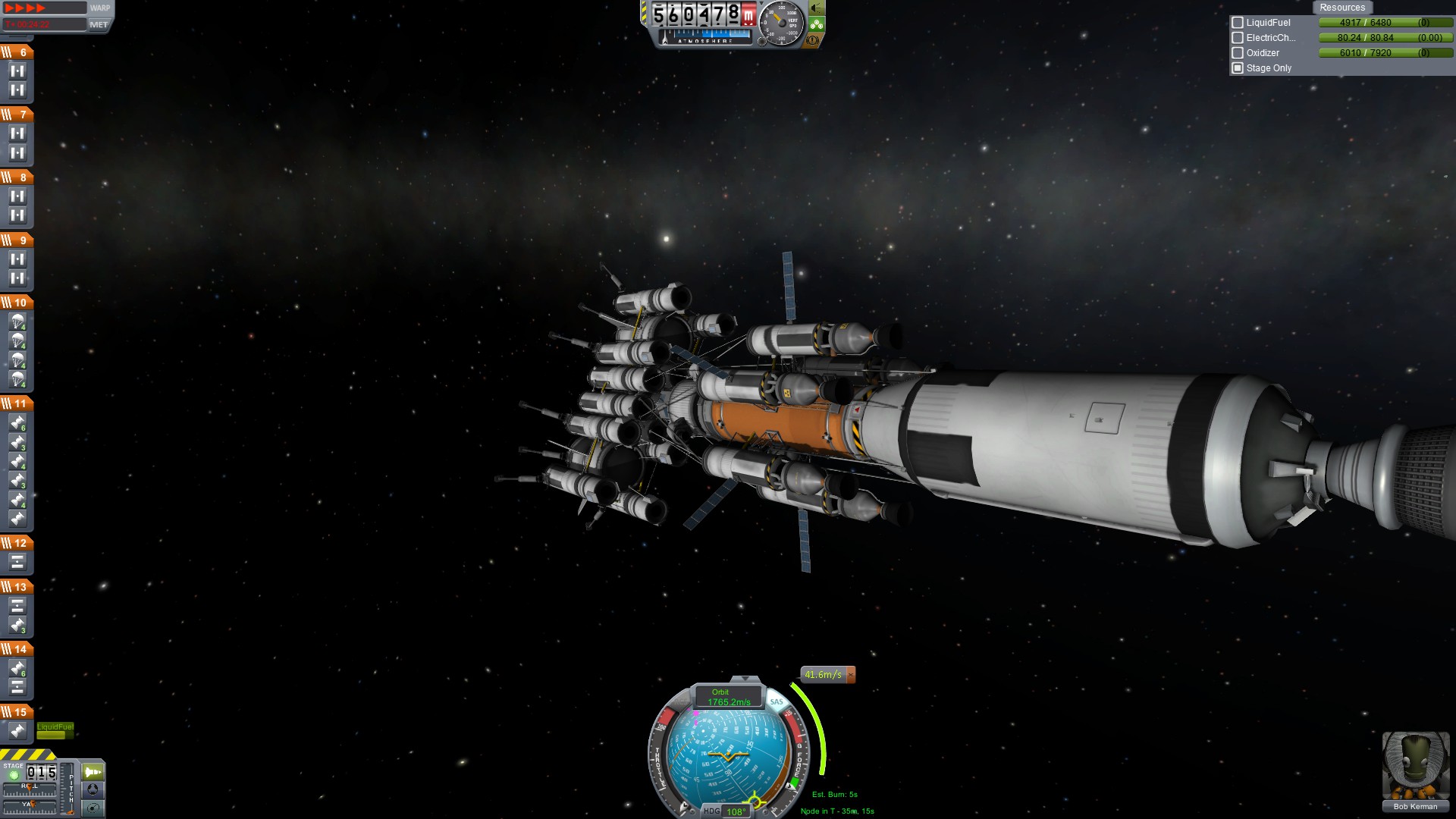Toggle the Stage Only checkbox

point(1238,68)
